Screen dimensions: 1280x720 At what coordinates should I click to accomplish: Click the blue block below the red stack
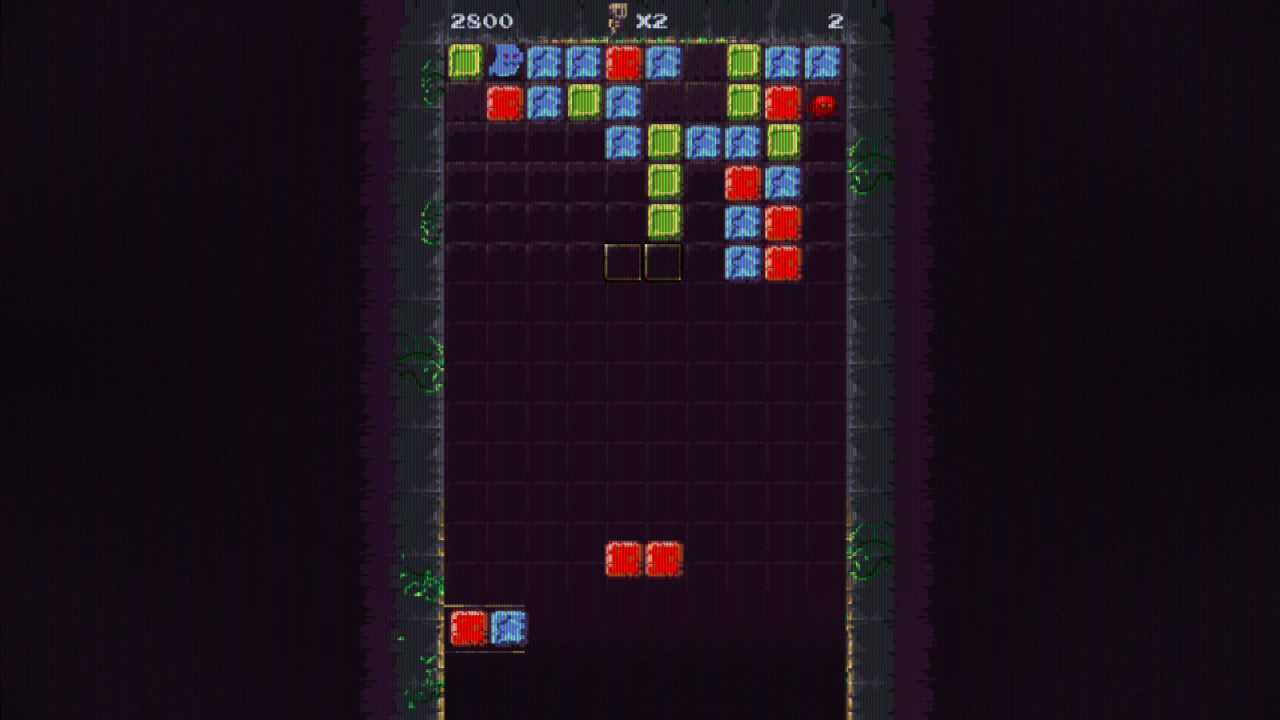pyautogui.click(x=742, y=222)
